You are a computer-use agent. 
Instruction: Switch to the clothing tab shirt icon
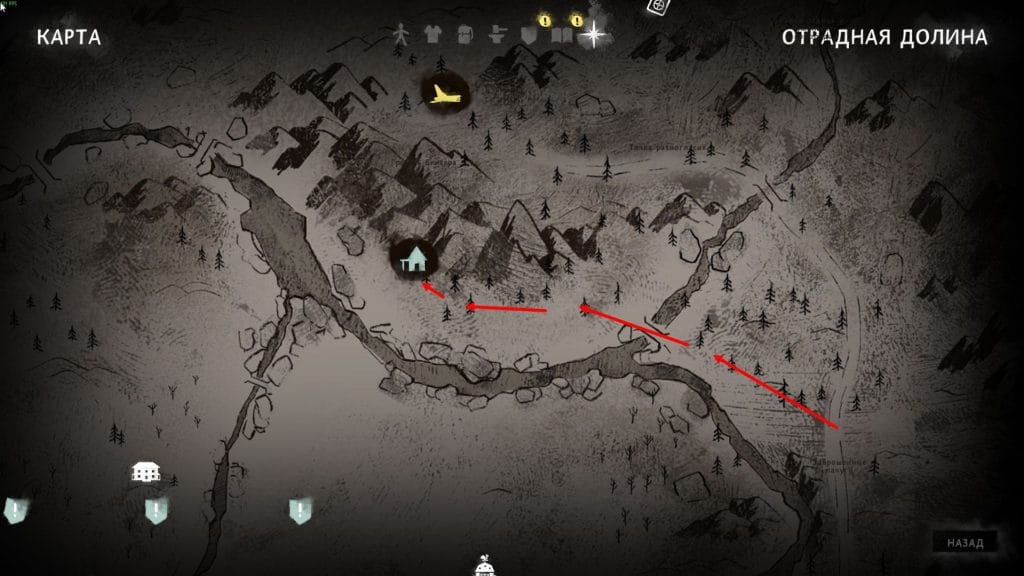pos(433,34)
